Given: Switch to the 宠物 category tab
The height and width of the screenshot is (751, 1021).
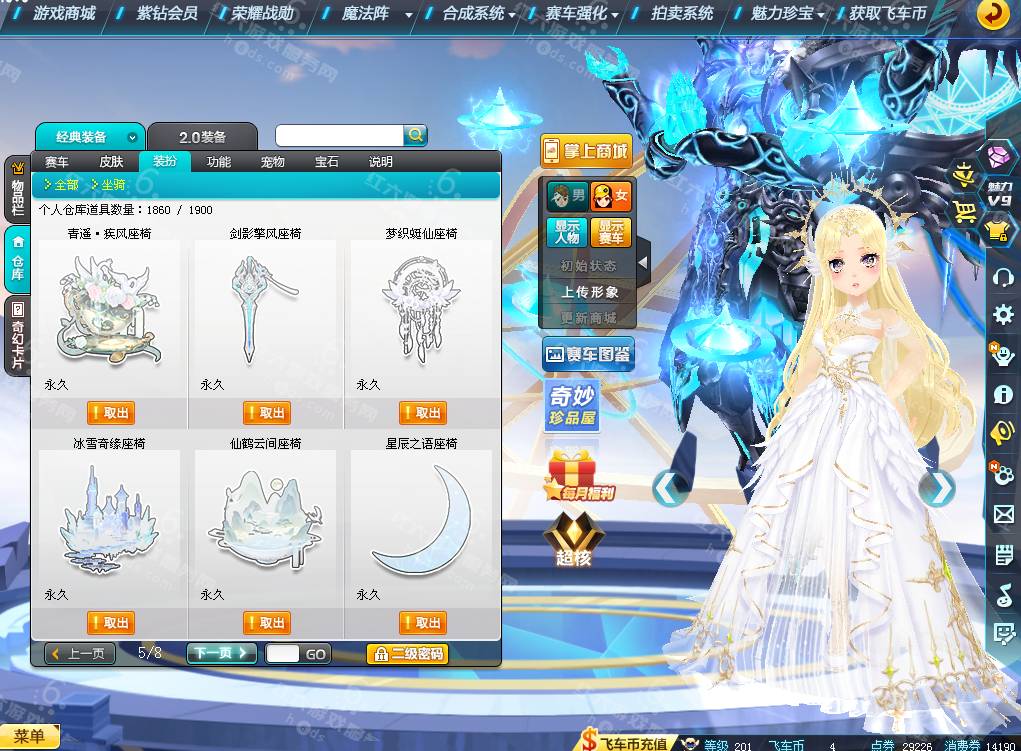Looking at the screenshot, I should 272,162.
